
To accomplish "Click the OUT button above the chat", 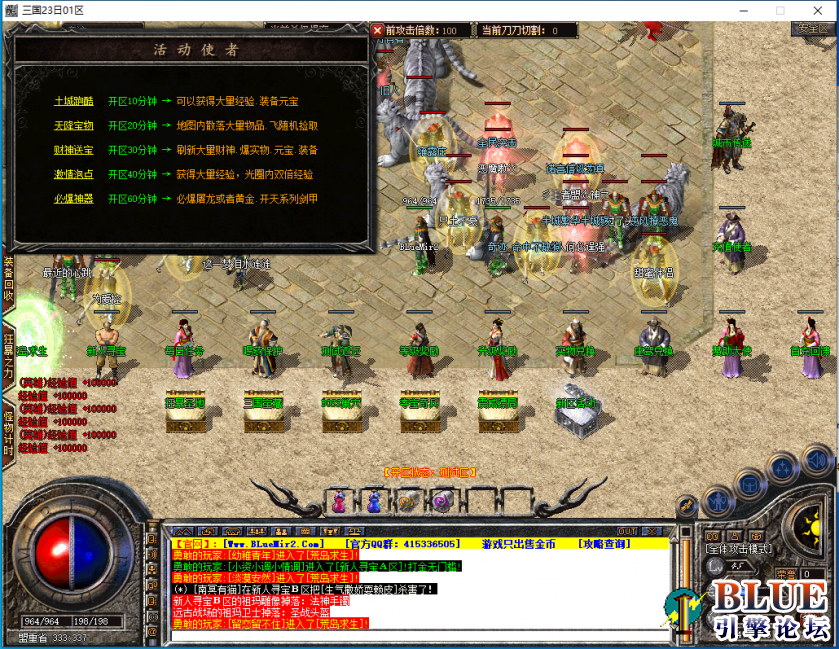I will (x=627, y=531).
